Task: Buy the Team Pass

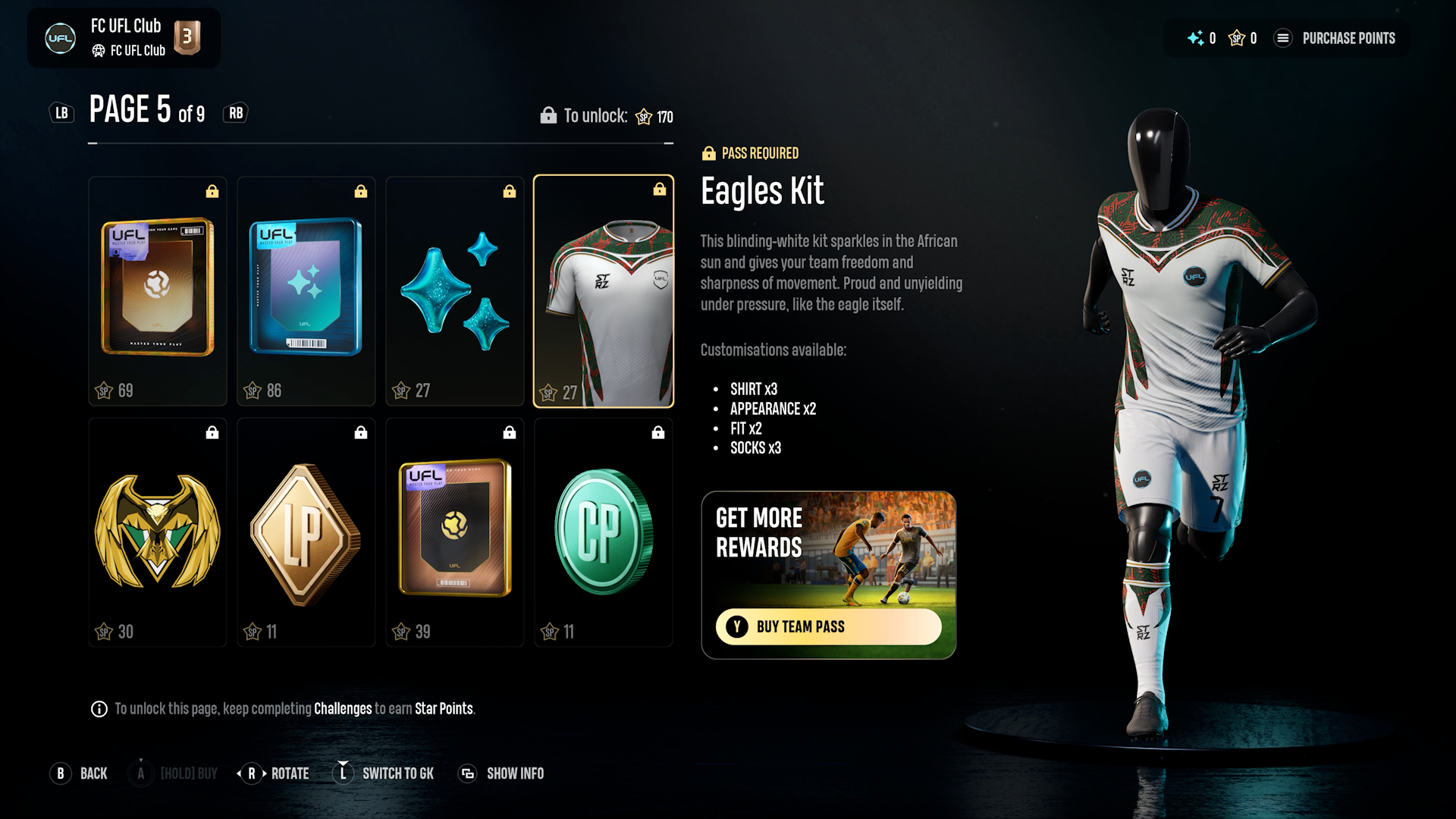Action: pos(828,626)
